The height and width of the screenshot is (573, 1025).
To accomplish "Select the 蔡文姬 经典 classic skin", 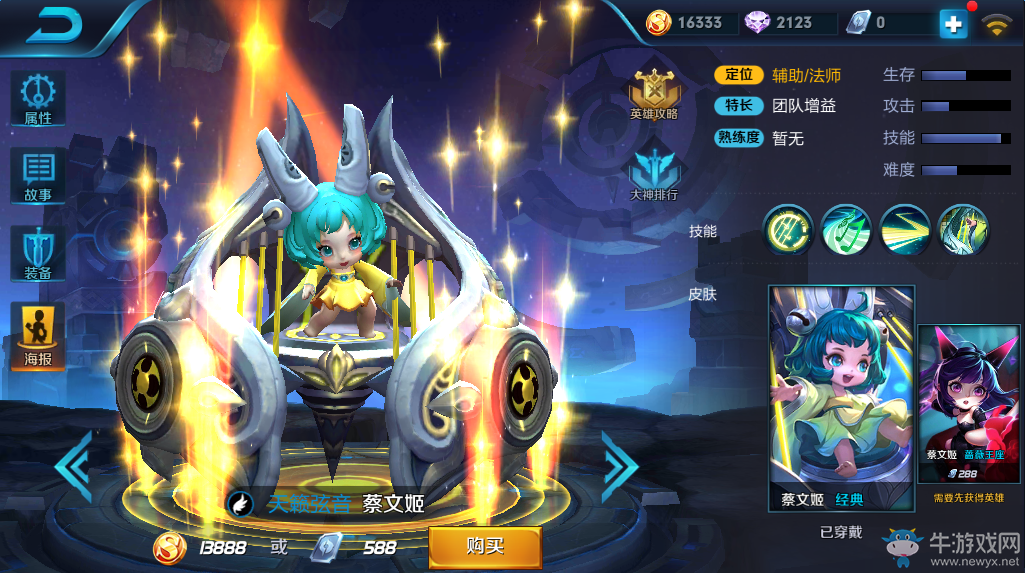I will click(x=841, y=398).
